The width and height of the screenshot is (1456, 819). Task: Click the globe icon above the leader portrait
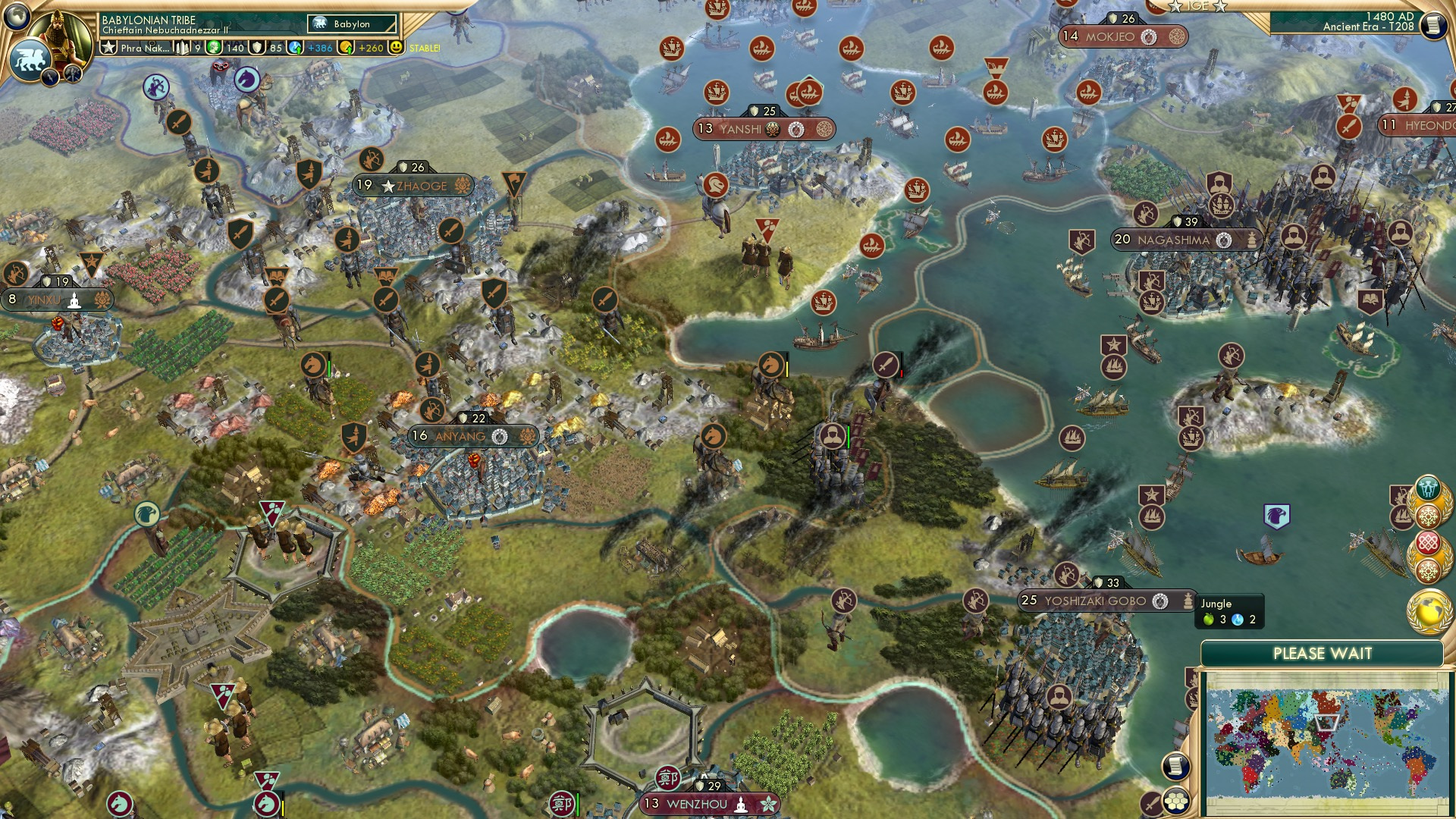pyautogui.click(x=17, y=14)
